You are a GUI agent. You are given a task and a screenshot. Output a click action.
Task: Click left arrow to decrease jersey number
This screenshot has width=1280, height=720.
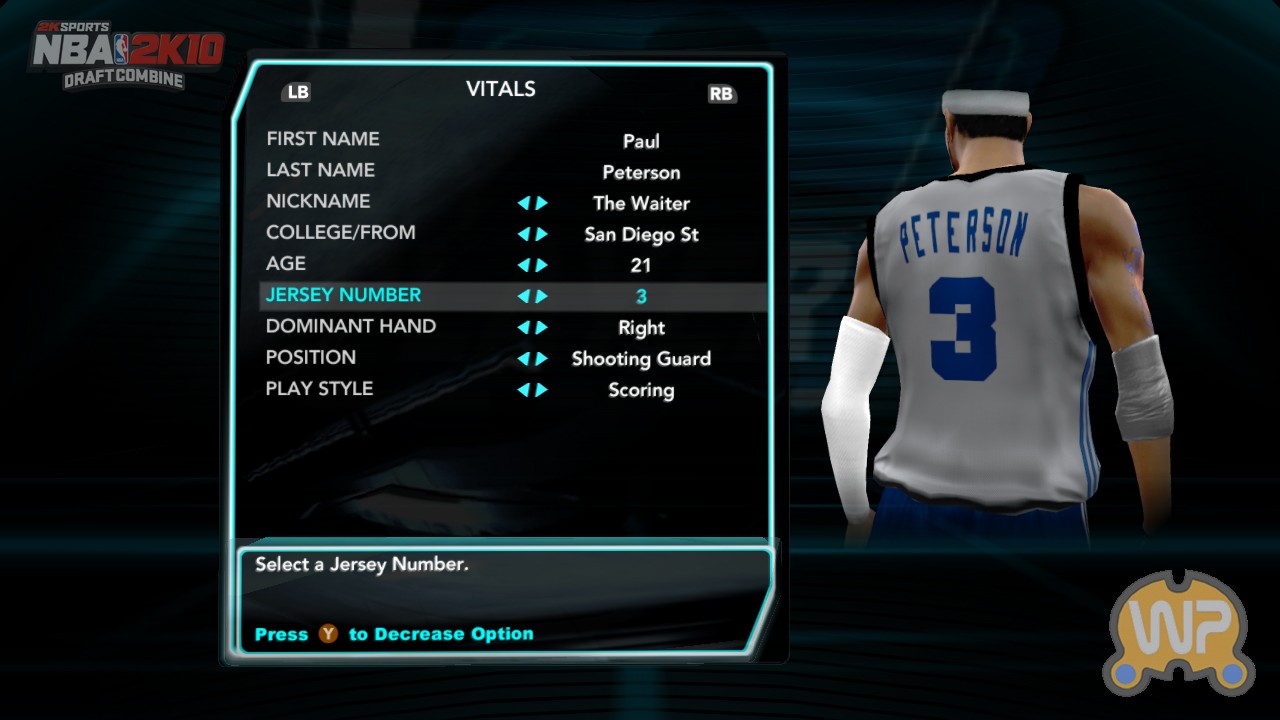(523, 296)
